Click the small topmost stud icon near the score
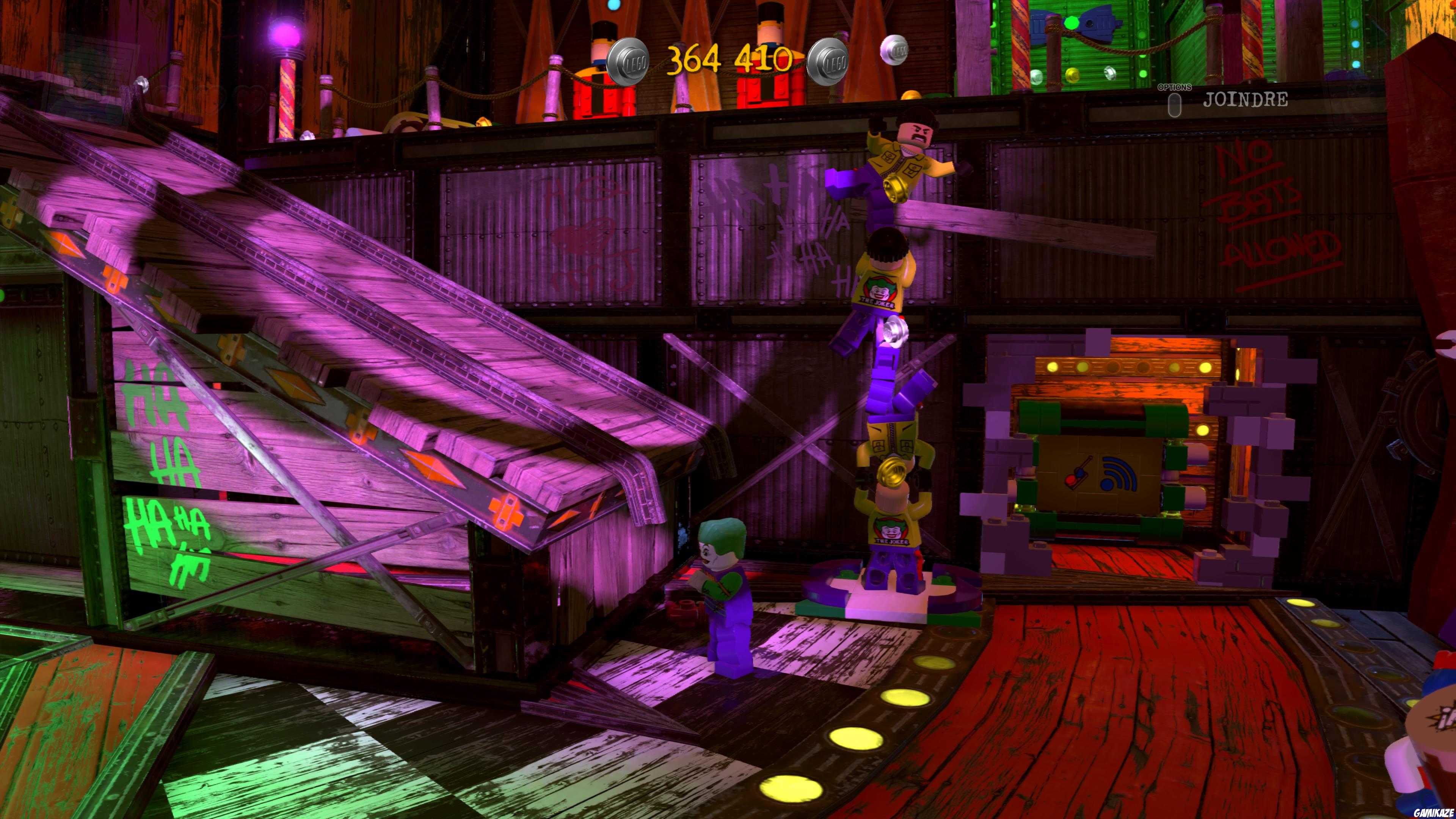1456x819 pixels. pos(895,52)
